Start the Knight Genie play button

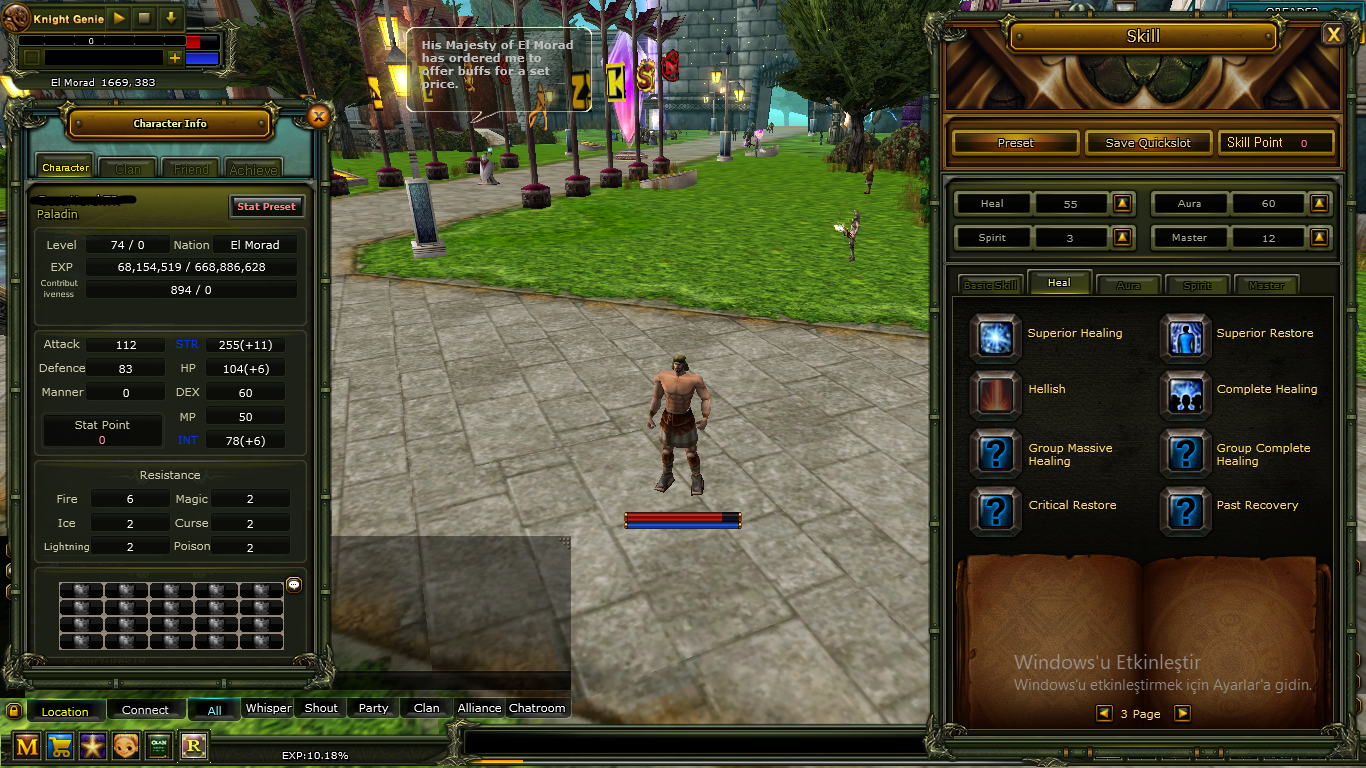(119, 18)
